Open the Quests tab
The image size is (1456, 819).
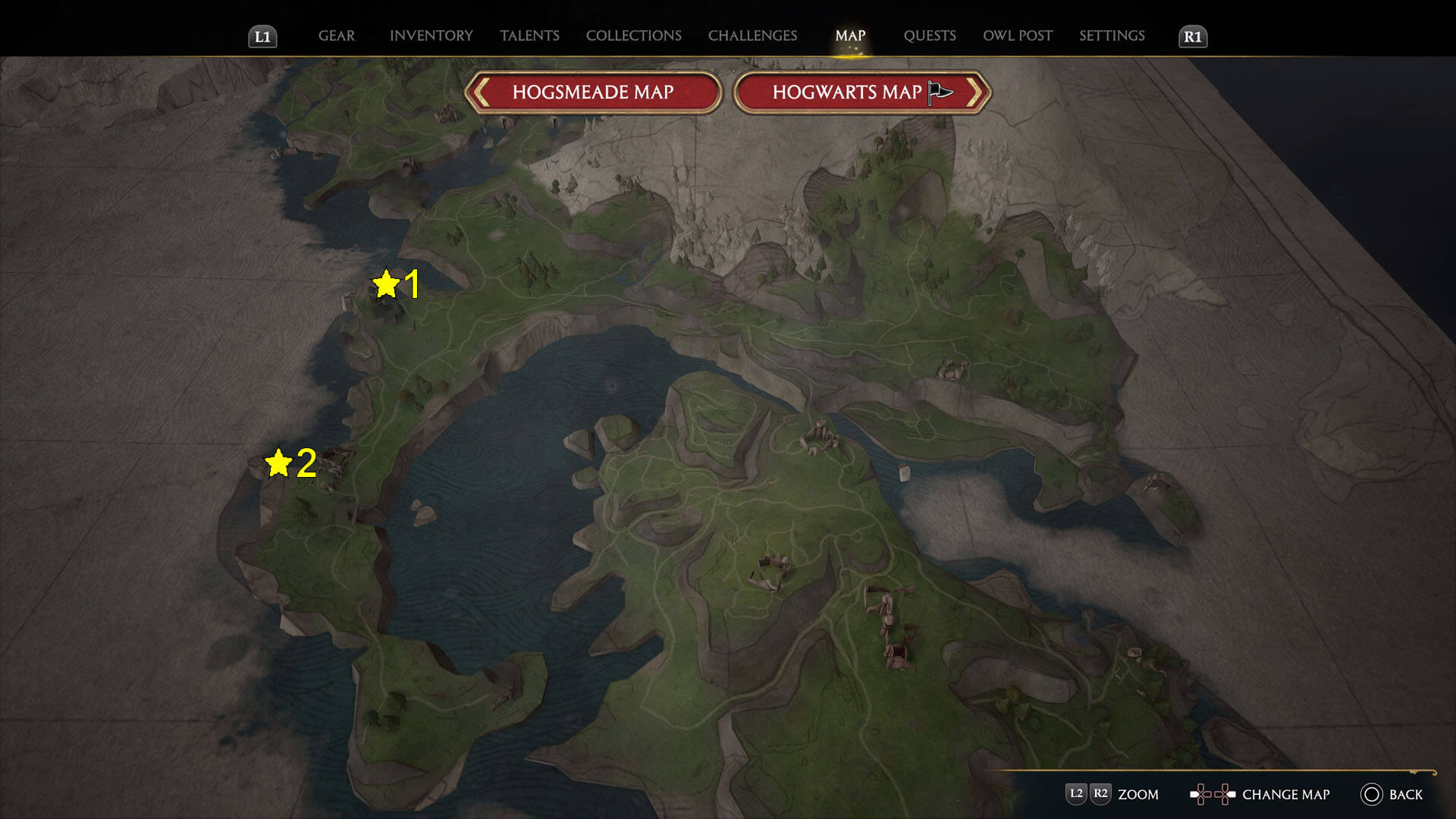(930, 36)
